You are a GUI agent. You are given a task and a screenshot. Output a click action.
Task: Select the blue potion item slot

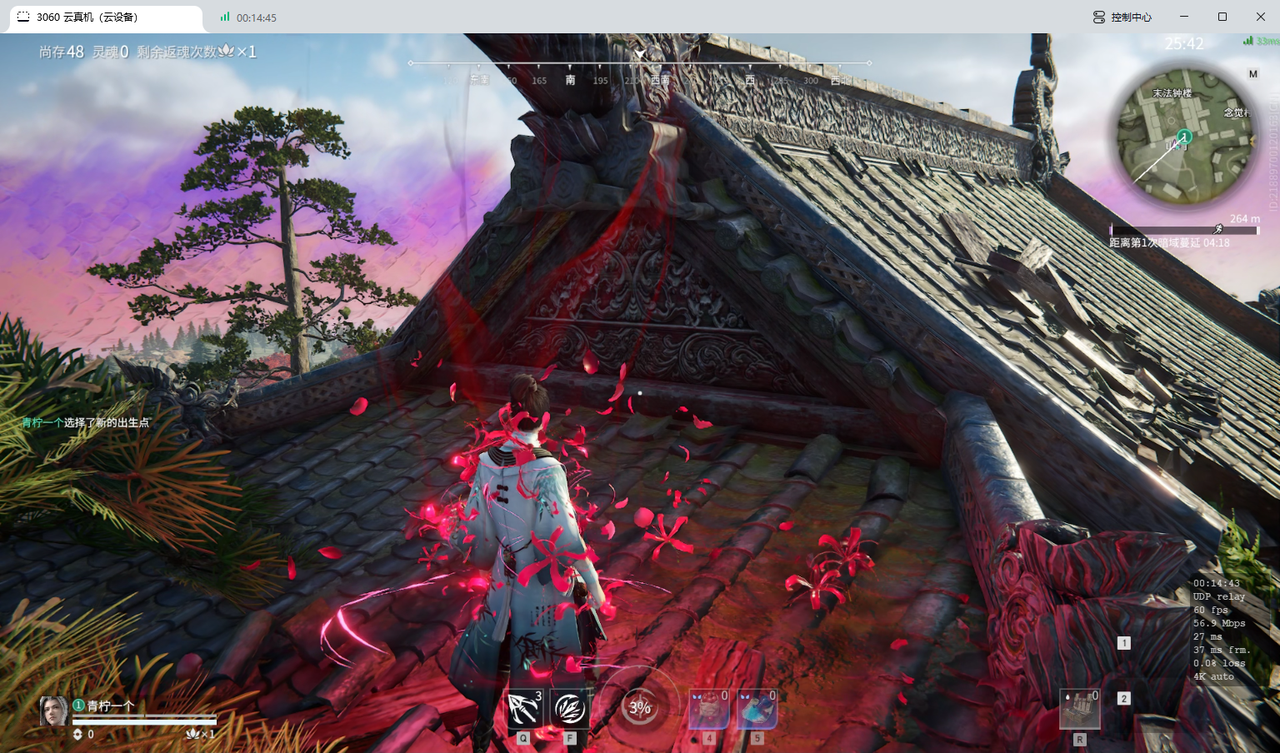tap(757, 709)
